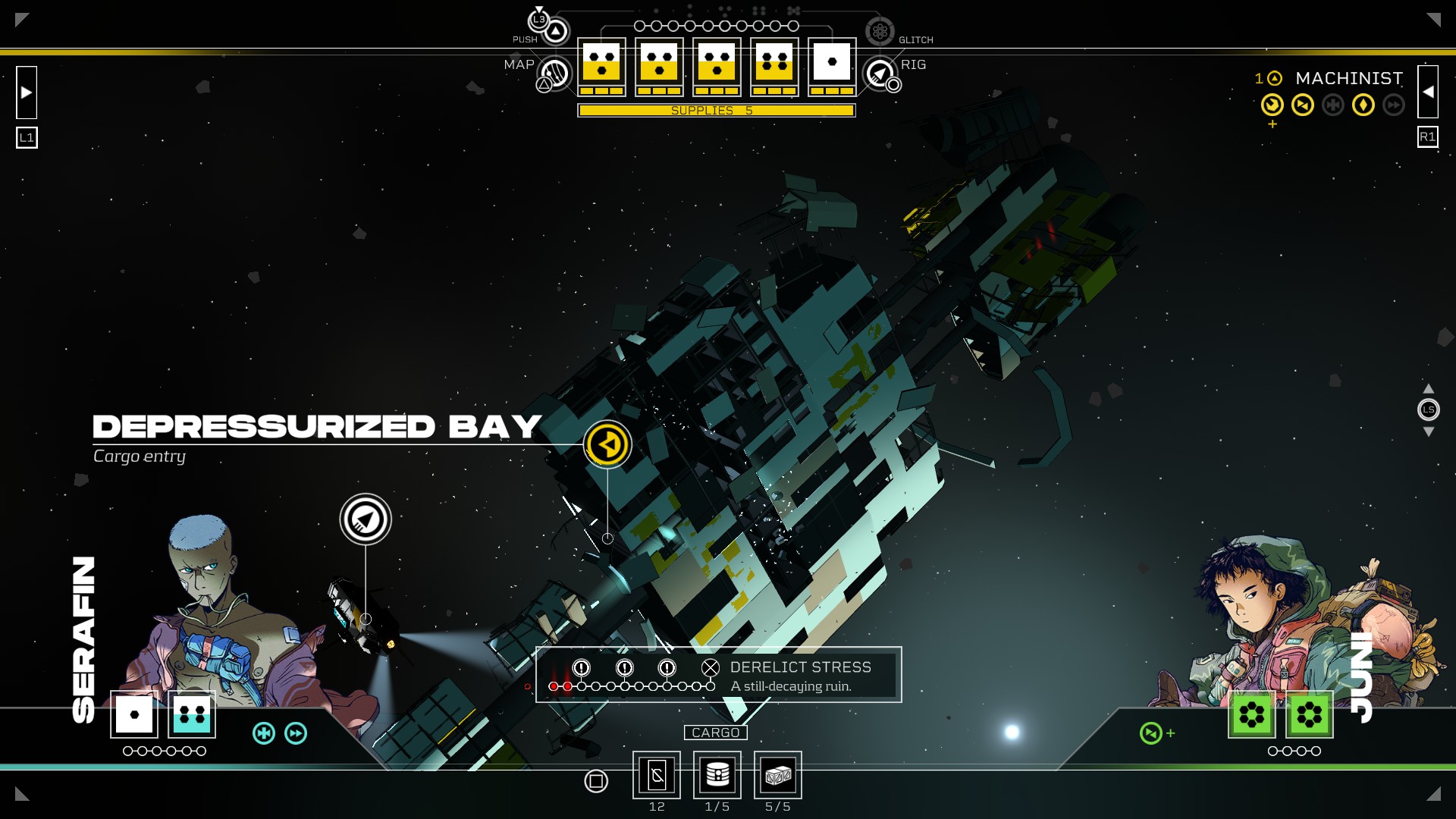This screenshot has width=1456, height=819.
Task: Select Juni's green skill icon
Action: [x=1151, y=733]
